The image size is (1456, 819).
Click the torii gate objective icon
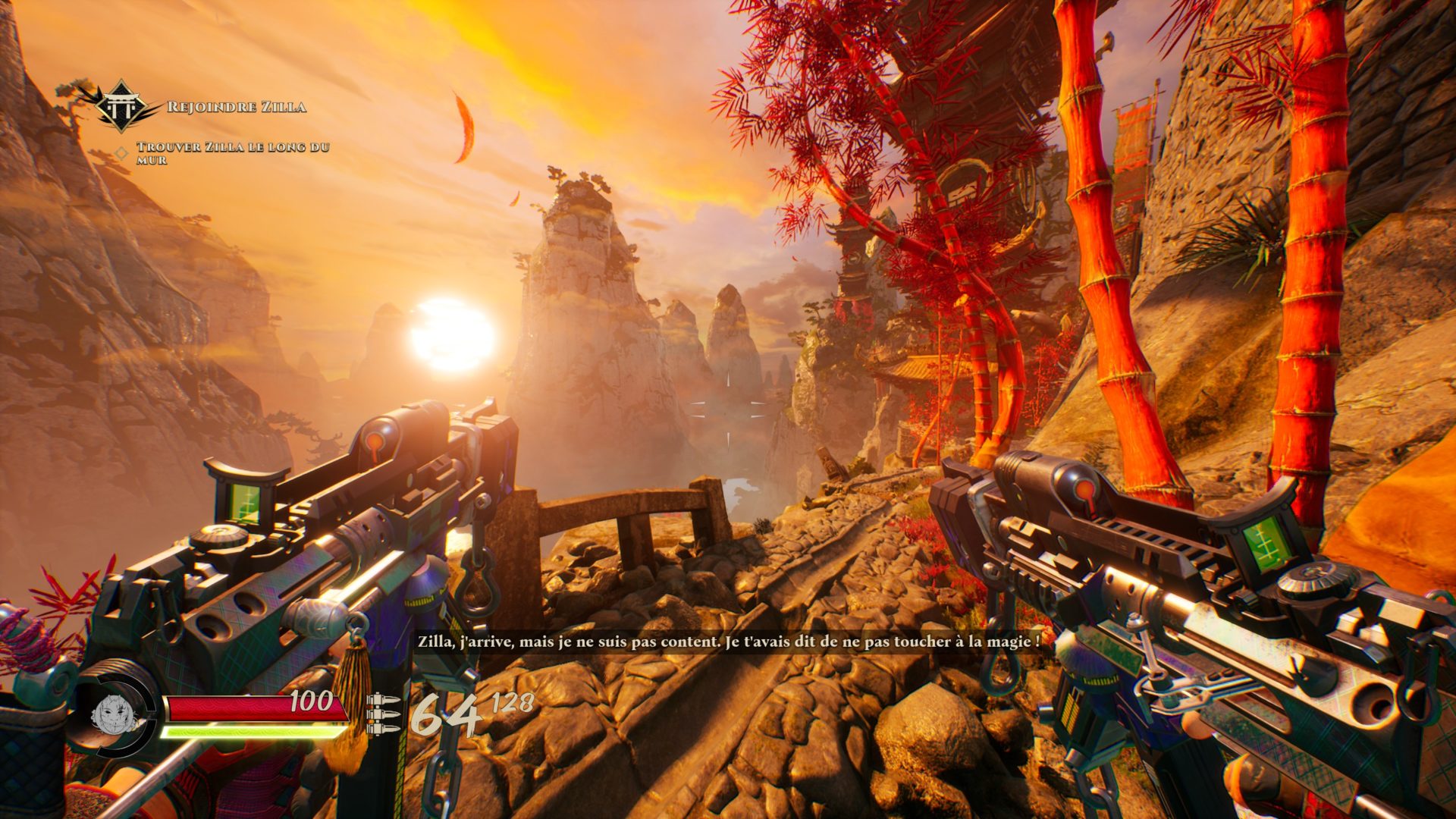(x=121, y=105)
